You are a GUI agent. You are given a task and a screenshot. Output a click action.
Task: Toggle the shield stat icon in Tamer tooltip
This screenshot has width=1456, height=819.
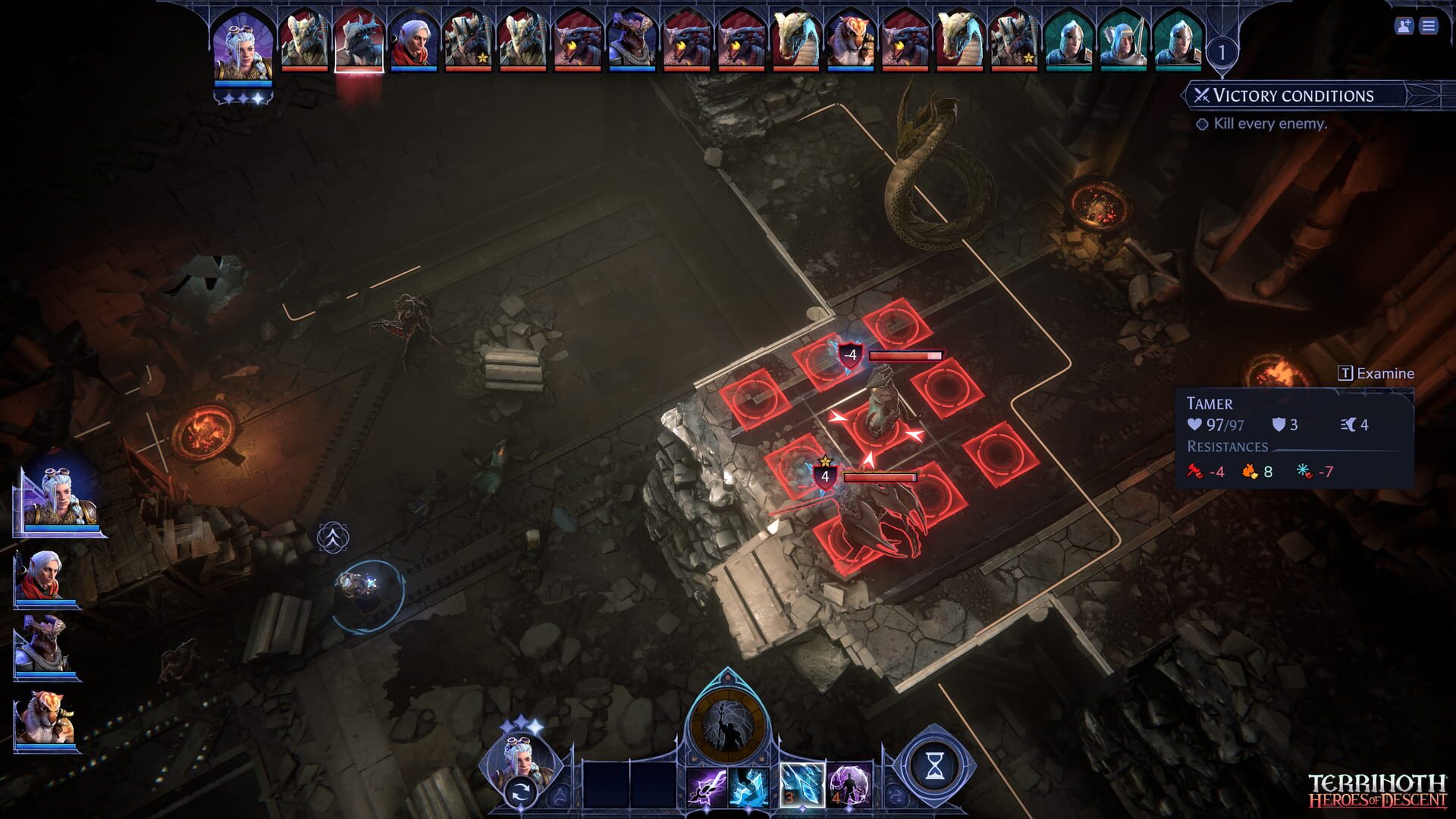point(1279,425)
